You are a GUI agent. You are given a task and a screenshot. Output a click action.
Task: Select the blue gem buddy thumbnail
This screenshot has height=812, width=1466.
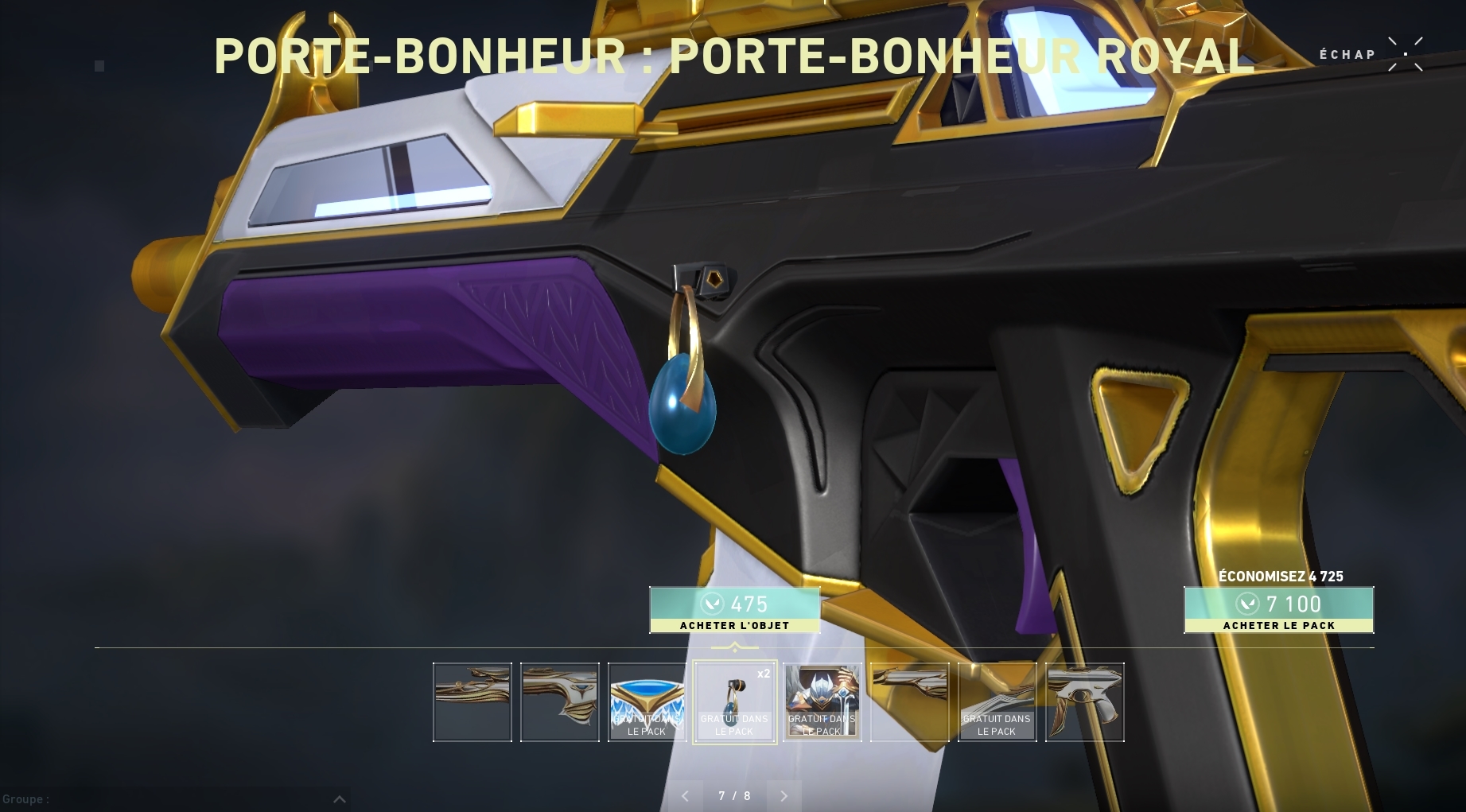point(734,702)
